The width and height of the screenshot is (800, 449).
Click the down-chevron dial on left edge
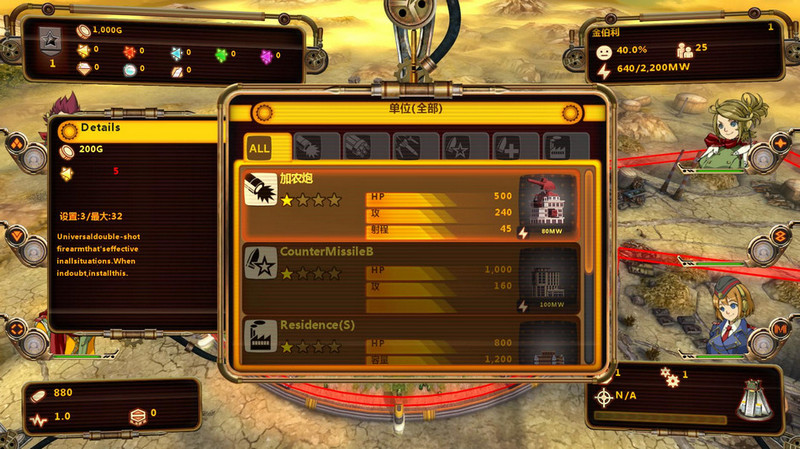(x=17, y=237)
